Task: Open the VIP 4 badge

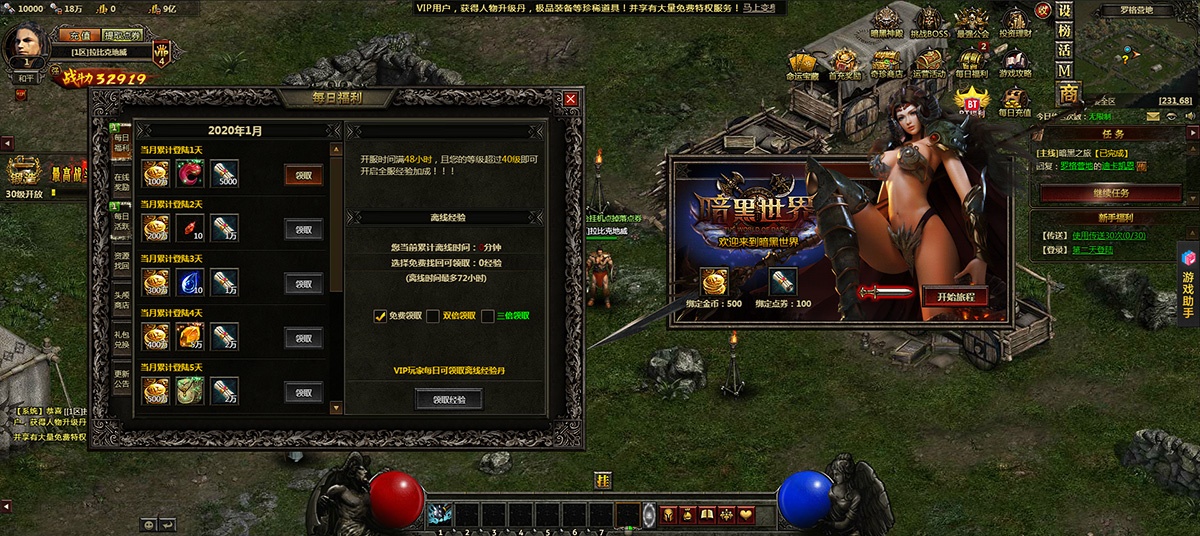Action: point(161,52)
